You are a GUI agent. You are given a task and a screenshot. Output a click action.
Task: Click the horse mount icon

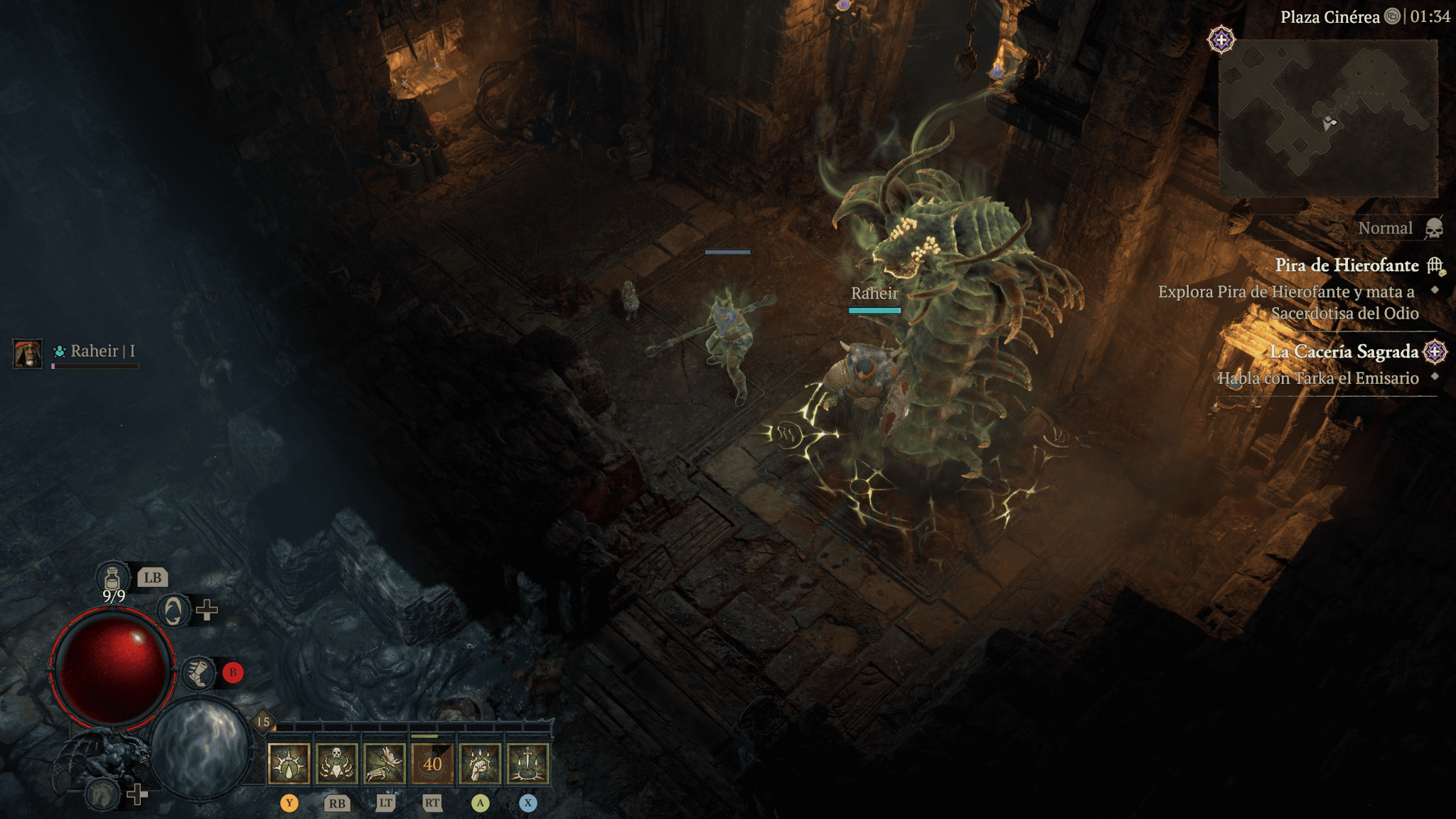102,793
